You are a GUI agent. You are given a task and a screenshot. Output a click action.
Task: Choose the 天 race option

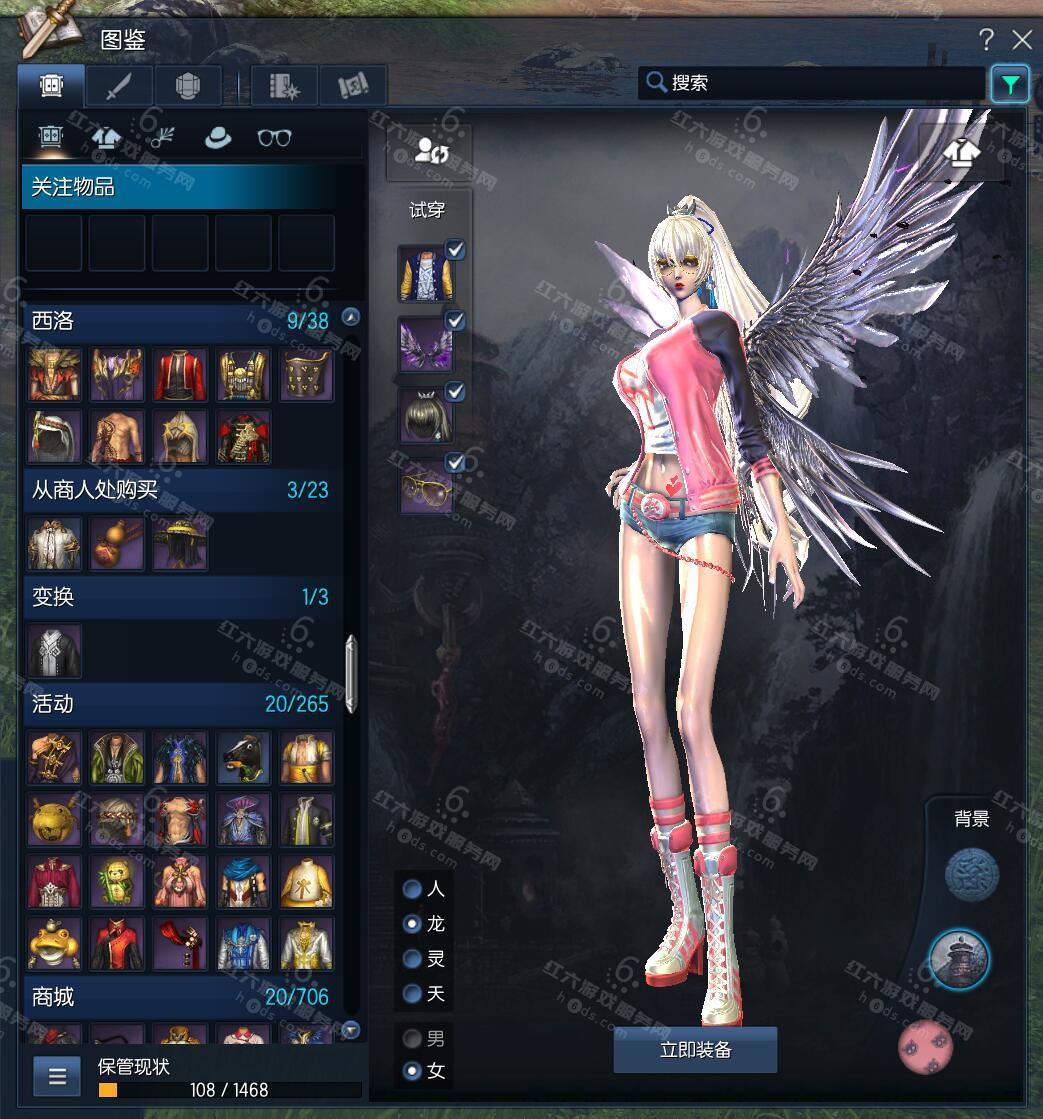point(412,994)
